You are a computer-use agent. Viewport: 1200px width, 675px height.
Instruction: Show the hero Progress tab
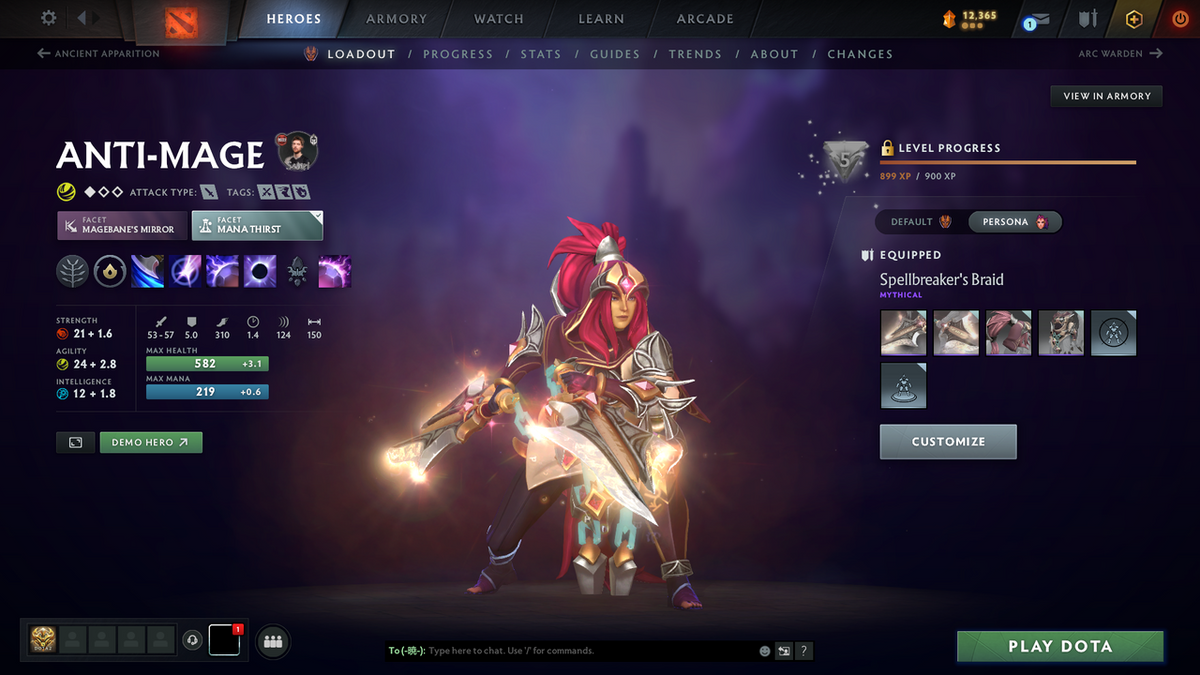(x=458, y=54)
